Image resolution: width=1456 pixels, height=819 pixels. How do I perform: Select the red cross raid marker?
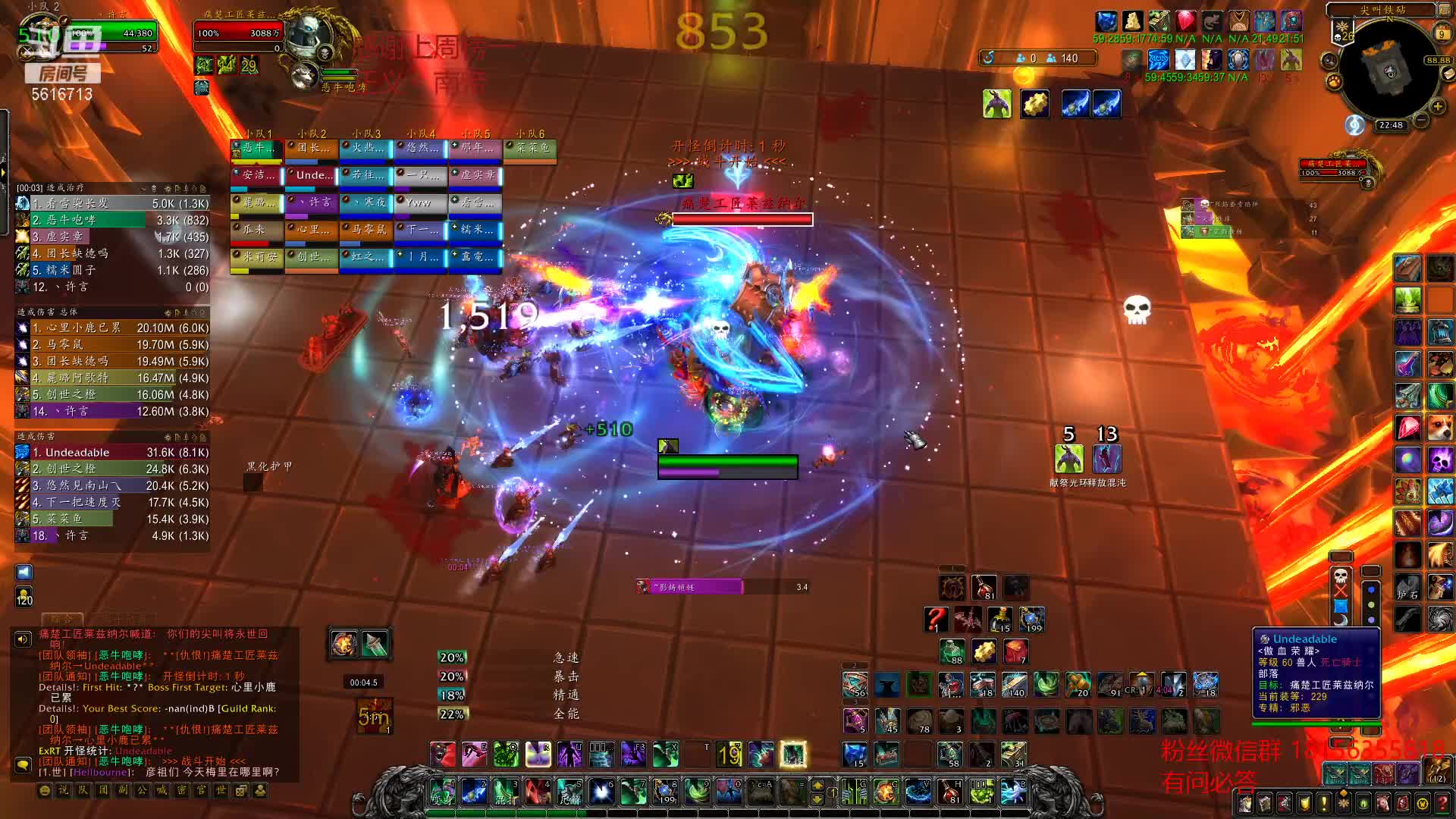tap(1341, 591)
